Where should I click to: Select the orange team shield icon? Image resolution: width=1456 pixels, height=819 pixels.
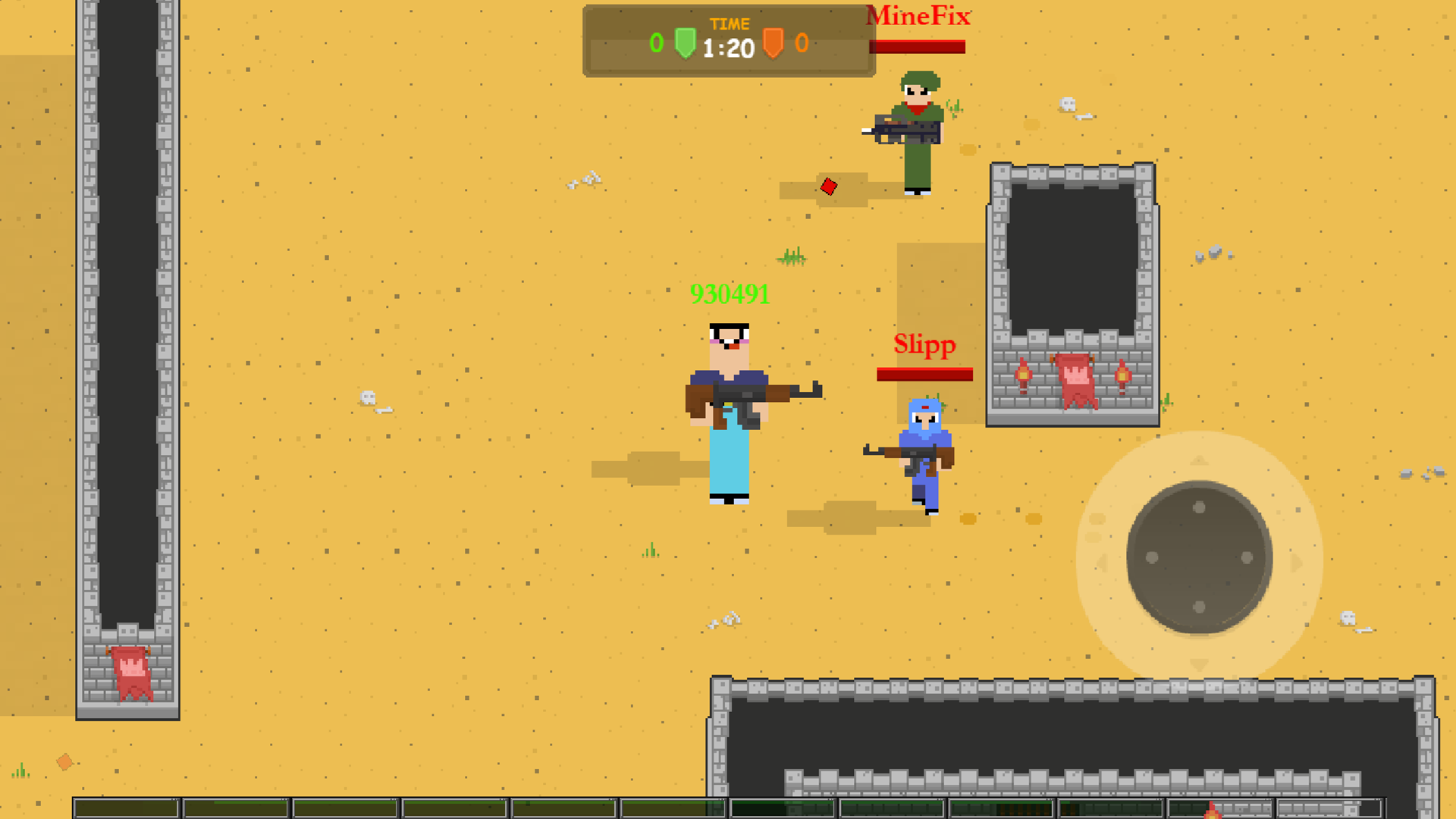[x=773, y=43]
